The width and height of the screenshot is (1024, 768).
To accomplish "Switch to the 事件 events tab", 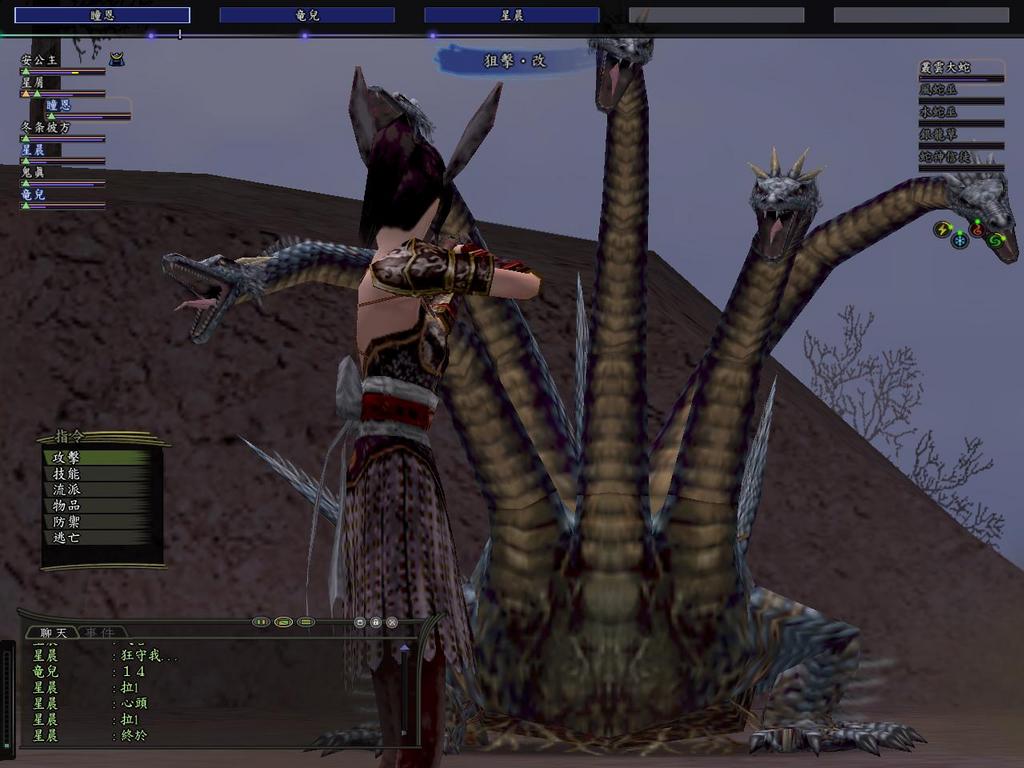I will coord(98,632).
